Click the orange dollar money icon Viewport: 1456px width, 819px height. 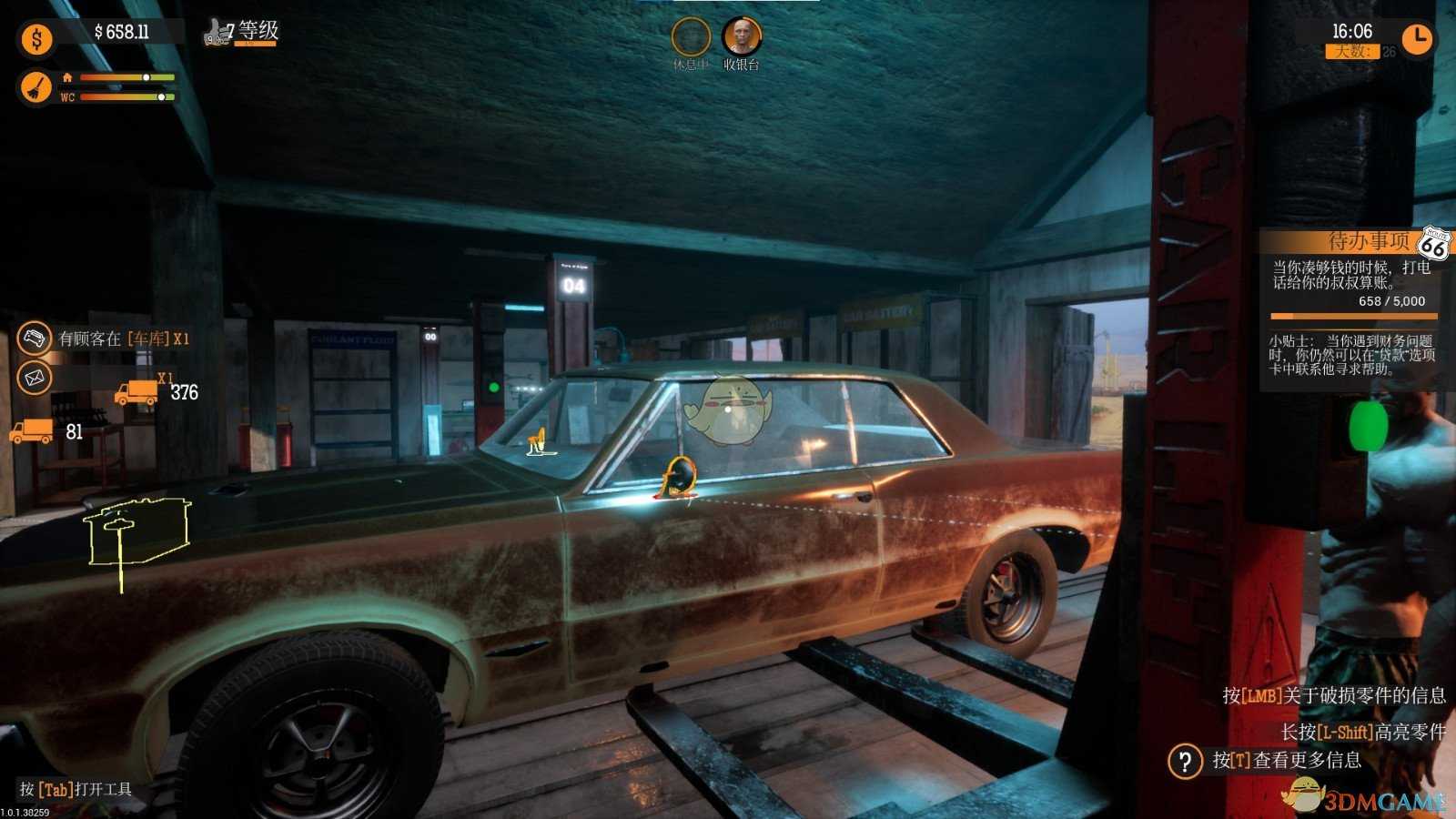point(36,38)
